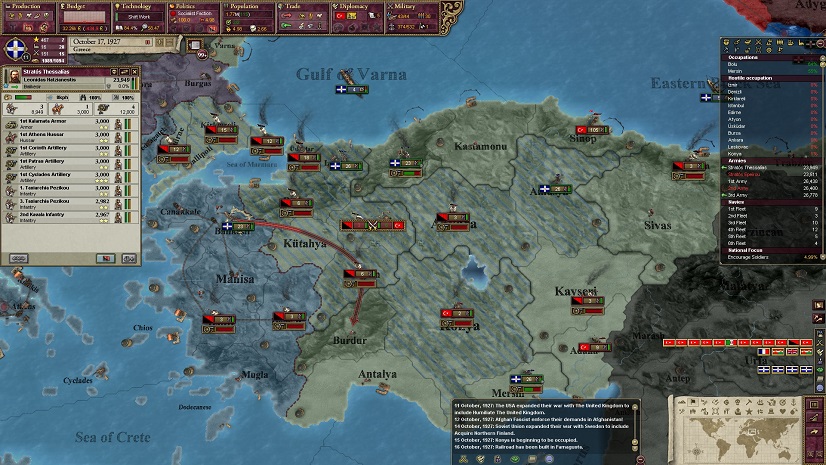Open the Diplomacy tab
This screenshot has width=826, height=465.
pyautogui.click(x=348, y=6)
